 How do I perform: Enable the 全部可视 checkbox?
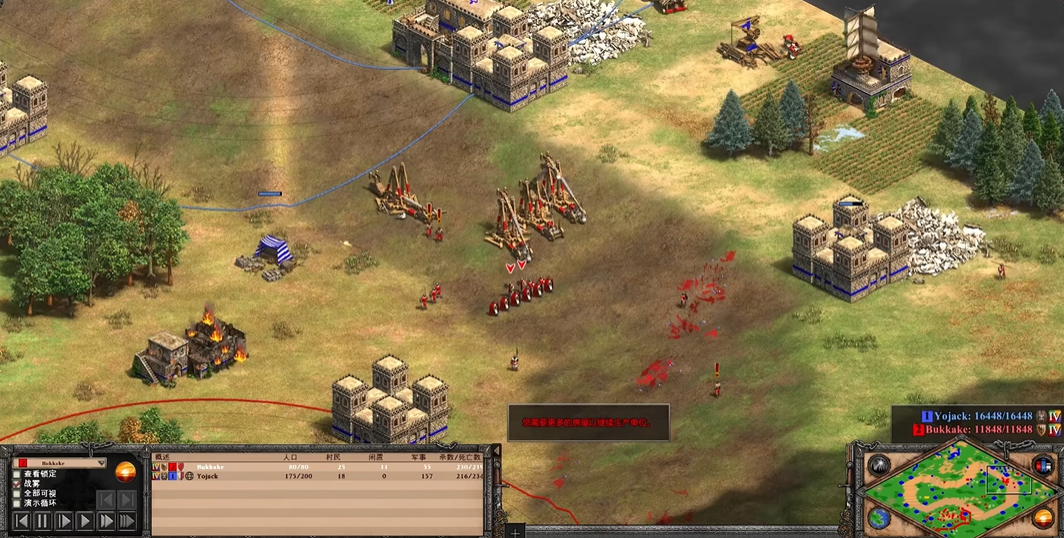click(17, 494)
